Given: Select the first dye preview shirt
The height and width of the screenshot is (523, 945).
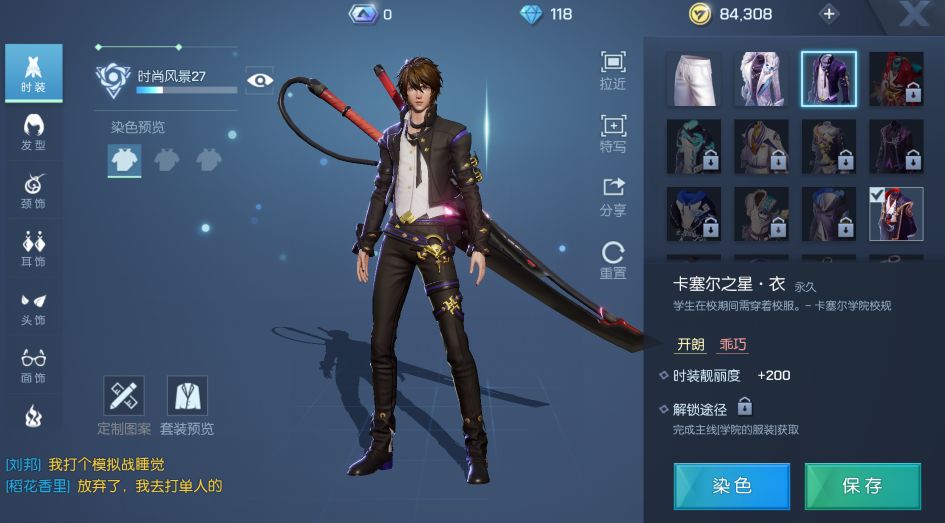Looking at the screenshot, I should point(125,160).
